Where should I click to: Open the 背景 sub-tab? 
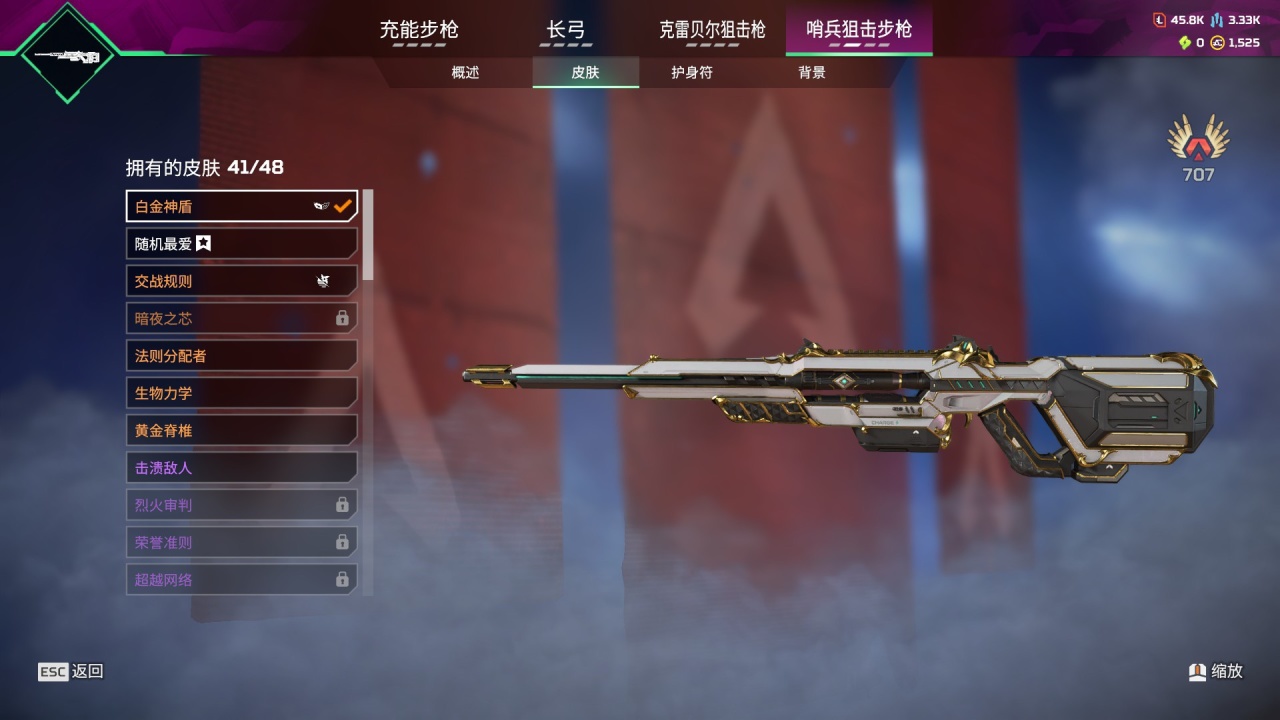coord(812,73)
